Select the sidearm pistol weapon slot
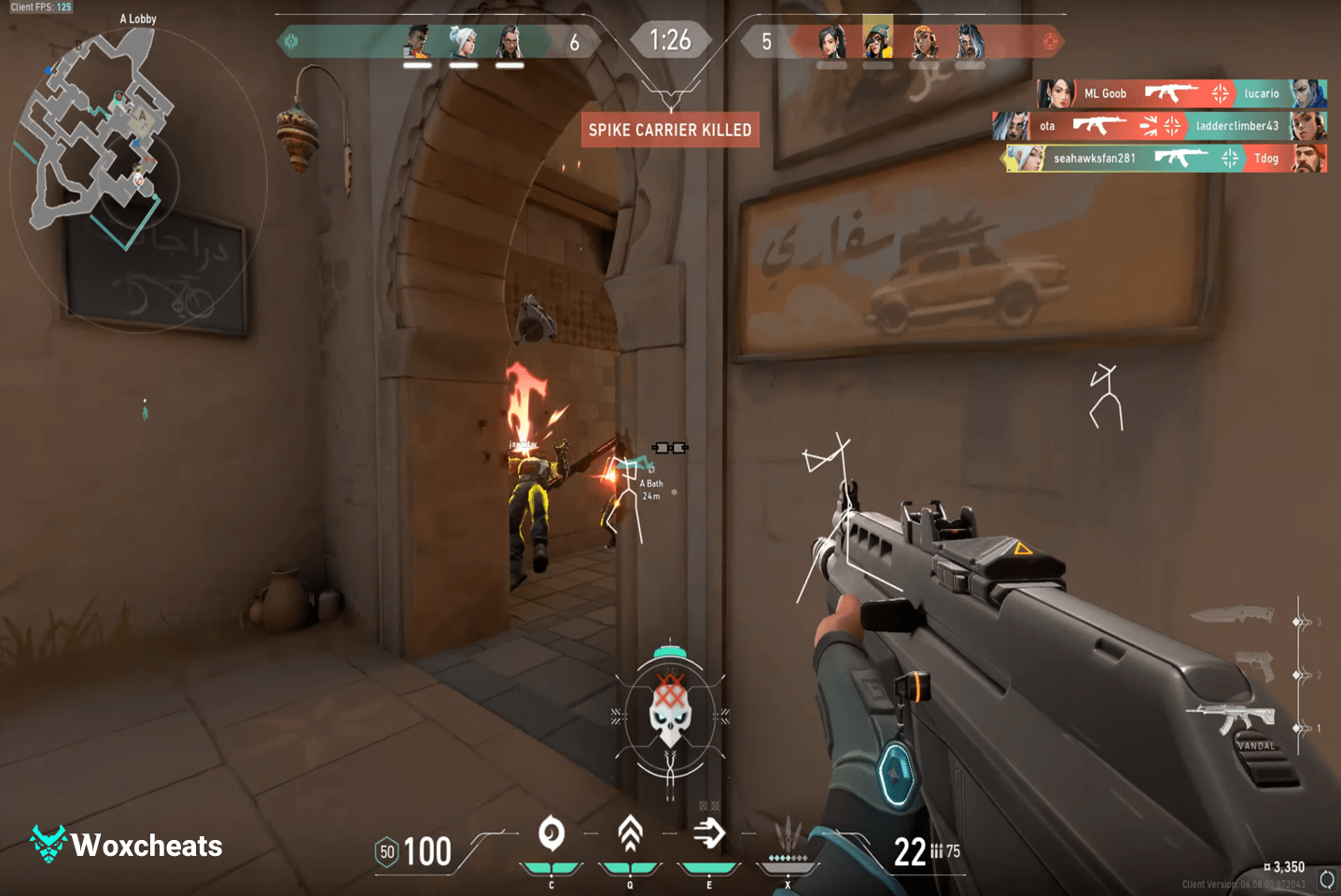Viewport: 1341px width, 896px height. point(1256,666)
